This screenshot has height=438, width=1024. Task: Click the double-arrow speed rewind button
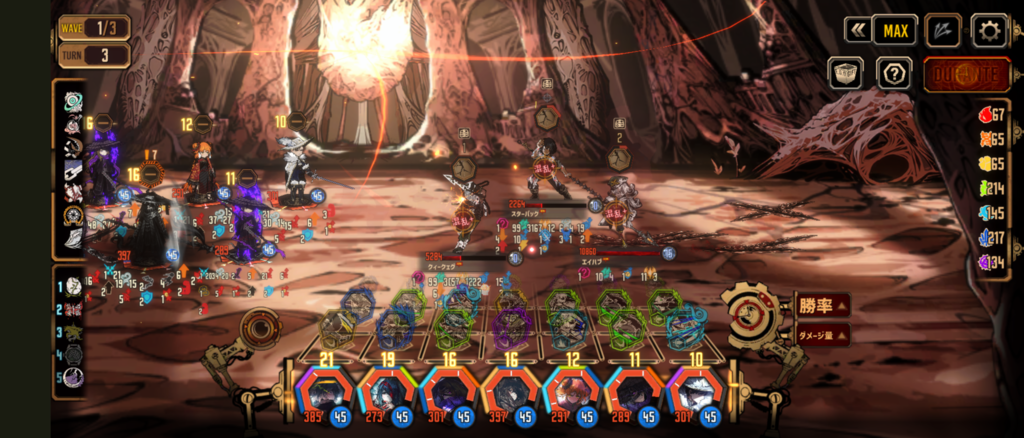point(857,30)
